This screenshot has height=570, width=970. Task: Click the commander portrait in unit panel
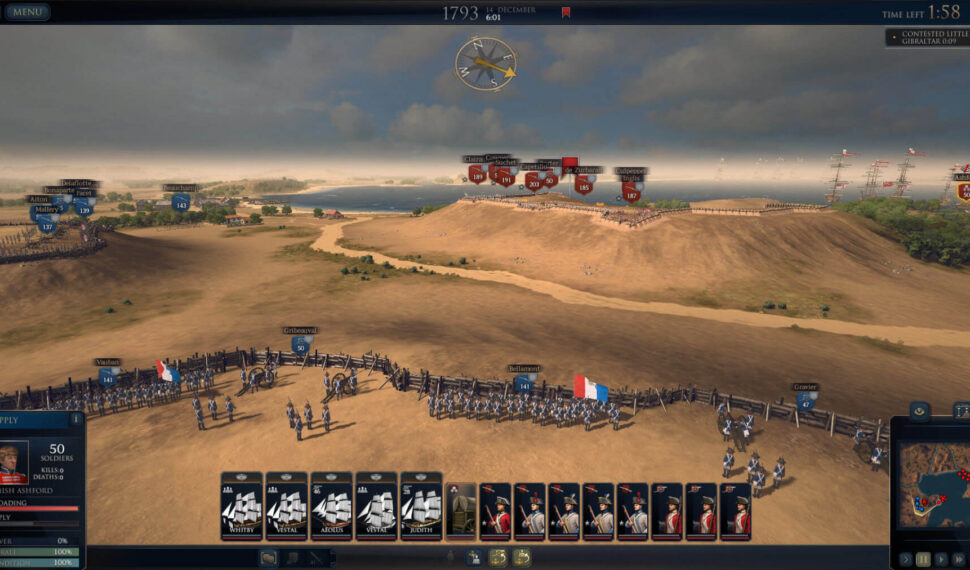[13, 461]
